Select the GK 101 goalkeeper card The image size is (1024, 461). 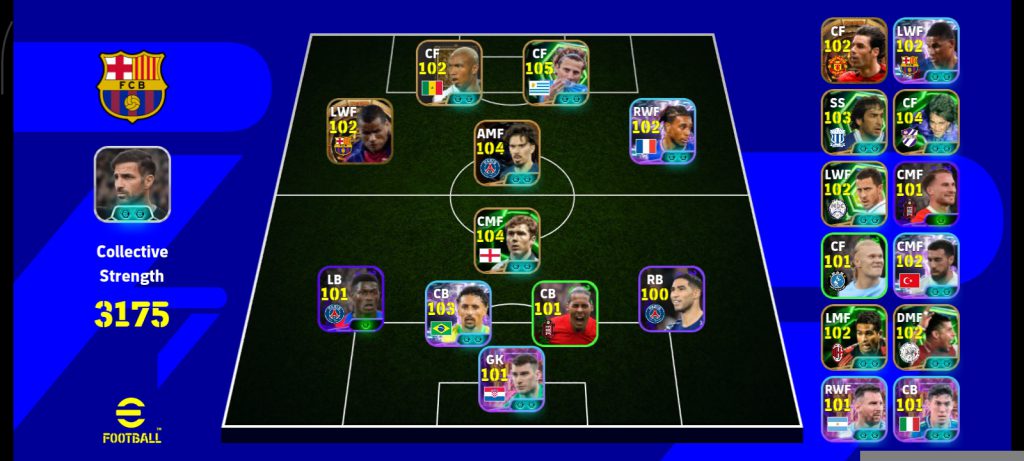pos(511,379)
